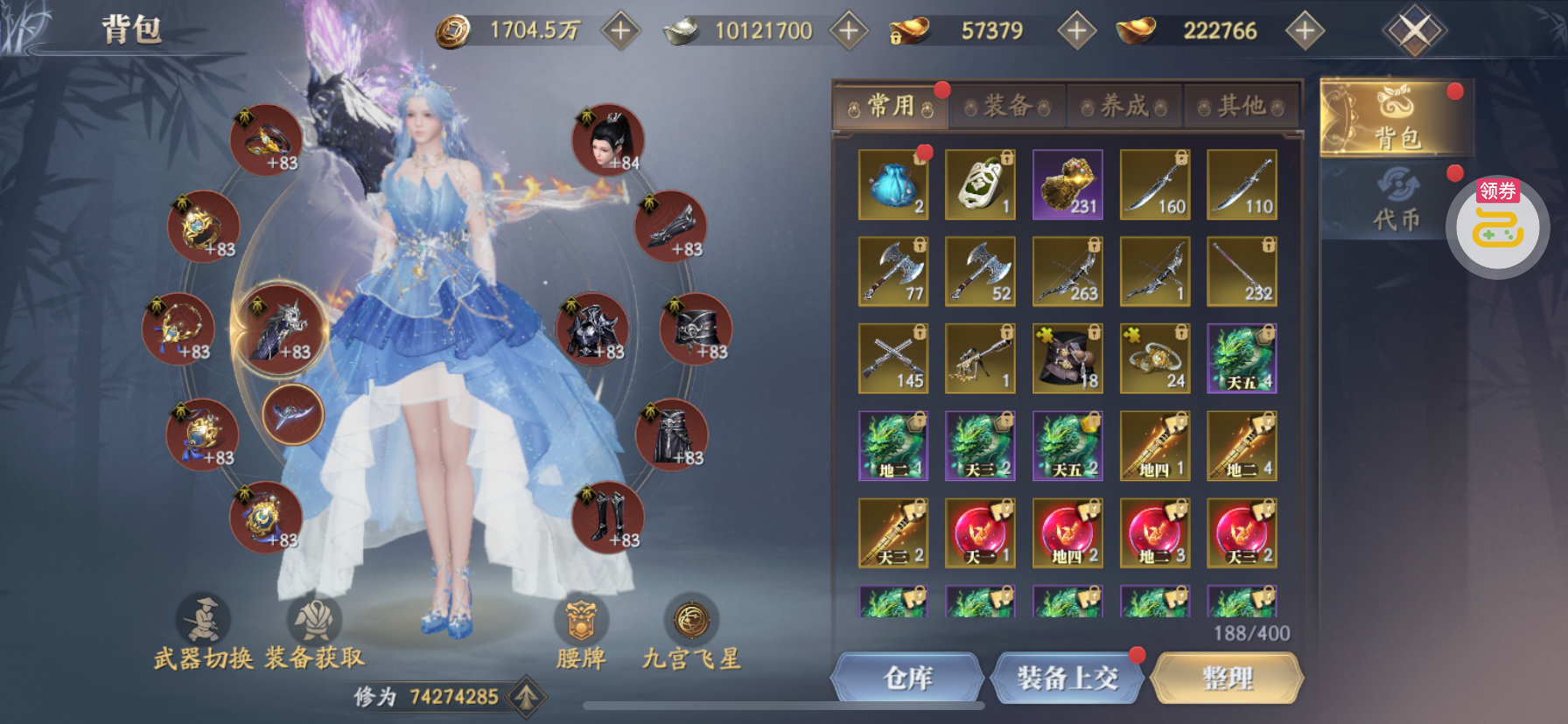1568x724 pixels.
Task: Open the 仓库 warehouse
Action: pos(907,678)
